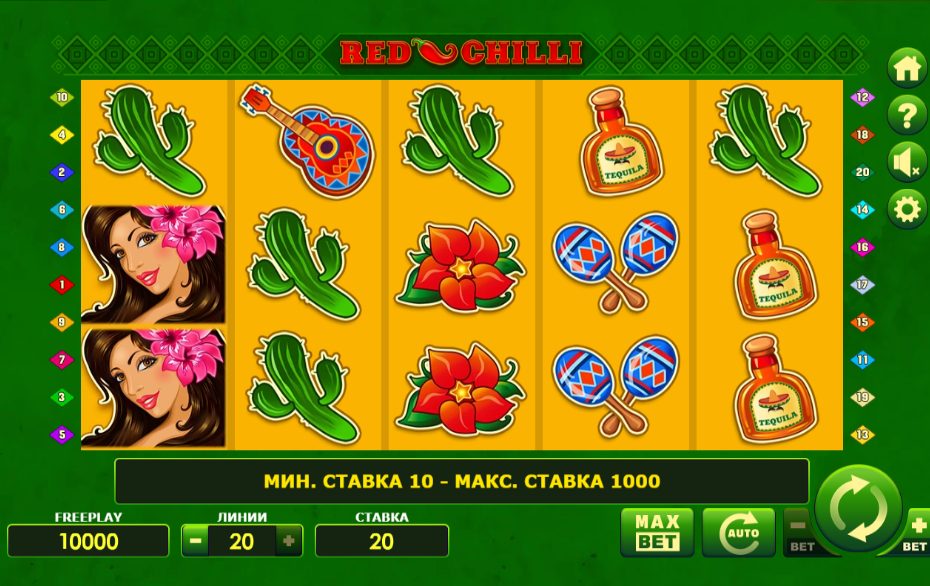Lower the bet with the minus BET button

pyautogui.click(x=798, y=528)
